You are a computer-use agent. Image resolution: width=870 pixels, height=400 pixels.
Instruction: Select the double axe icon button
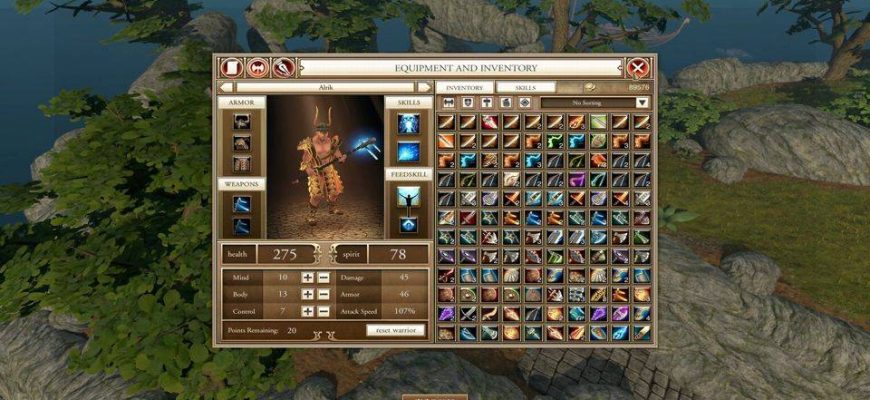258,68
